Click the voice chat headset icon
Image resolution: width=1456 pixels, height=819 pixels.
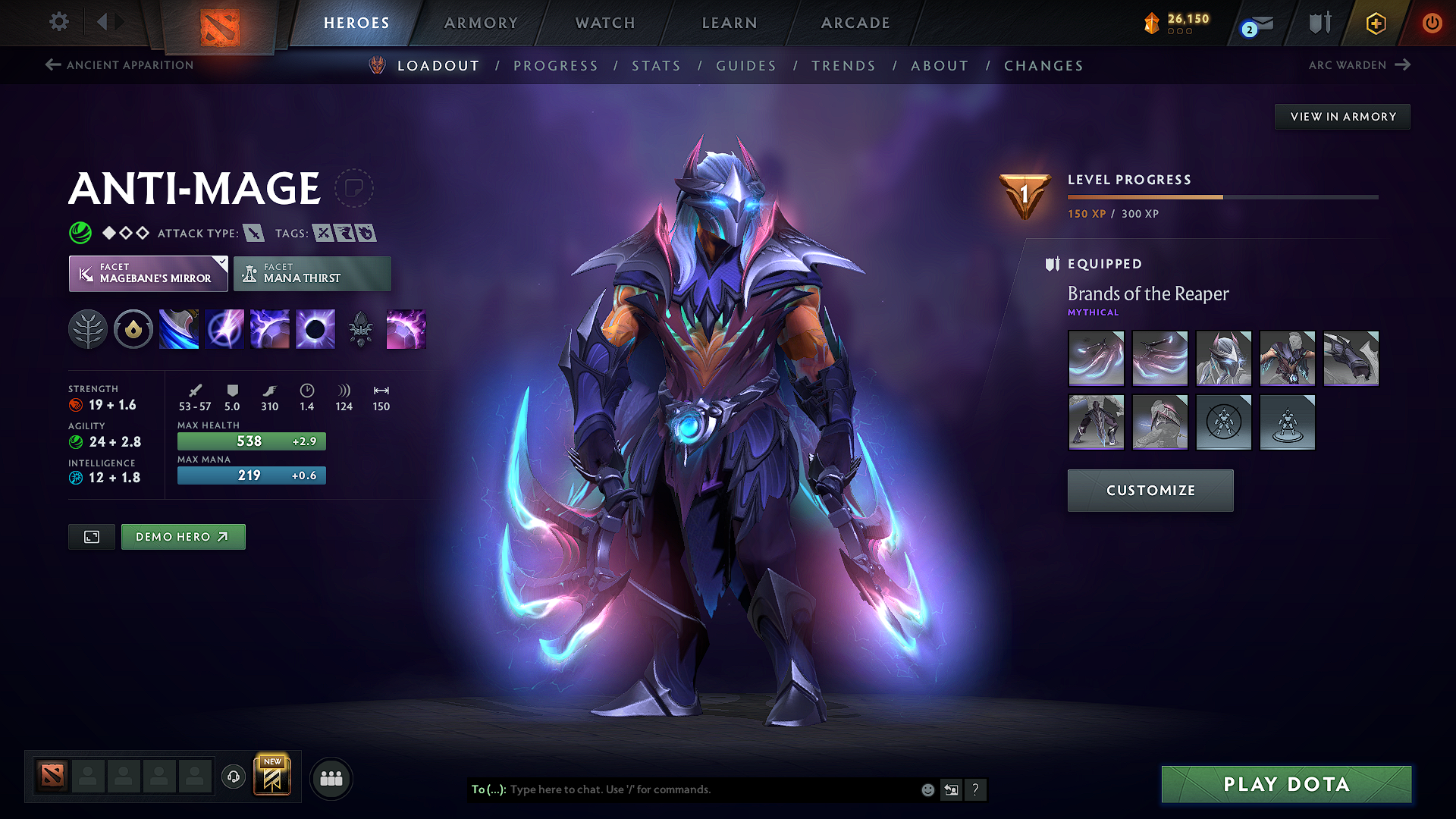point(233,777)
